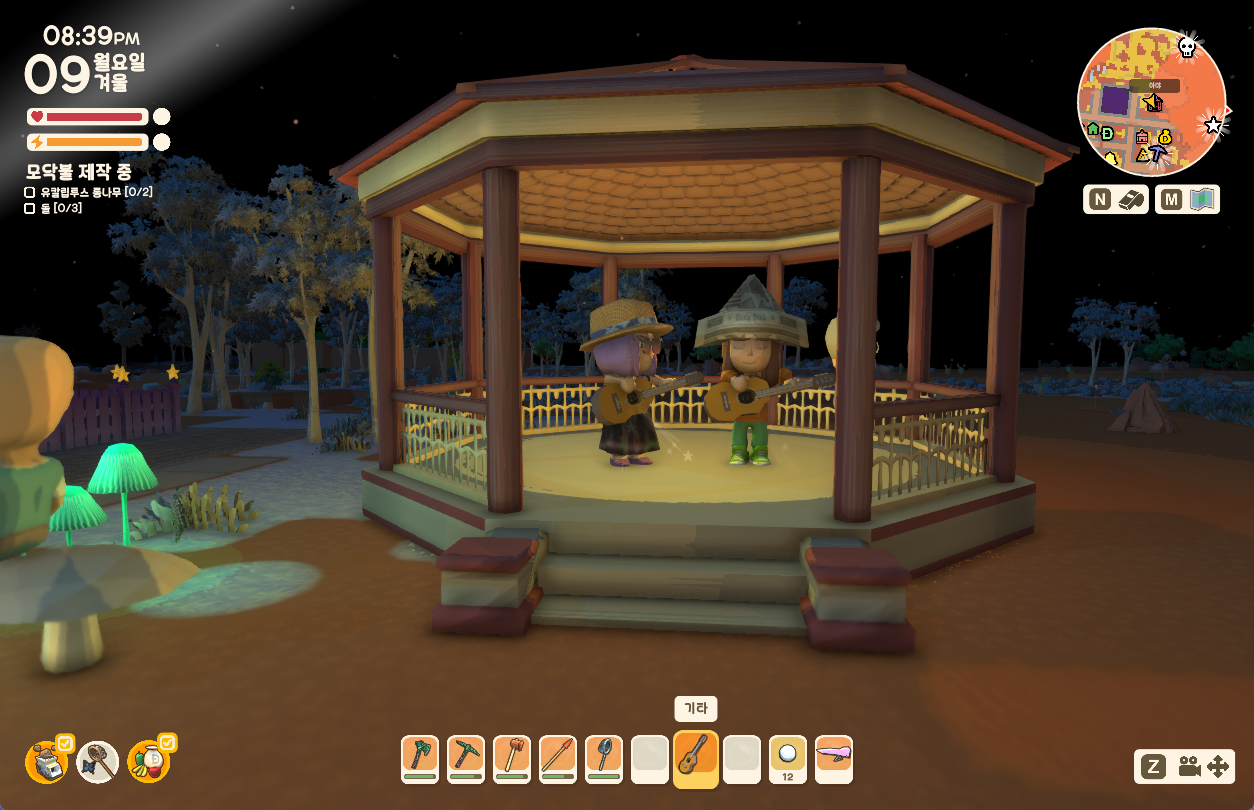The image size is (1254, 810).
Task: Click the highlighted guitar hotbar slot
Action: coord(696,759)
